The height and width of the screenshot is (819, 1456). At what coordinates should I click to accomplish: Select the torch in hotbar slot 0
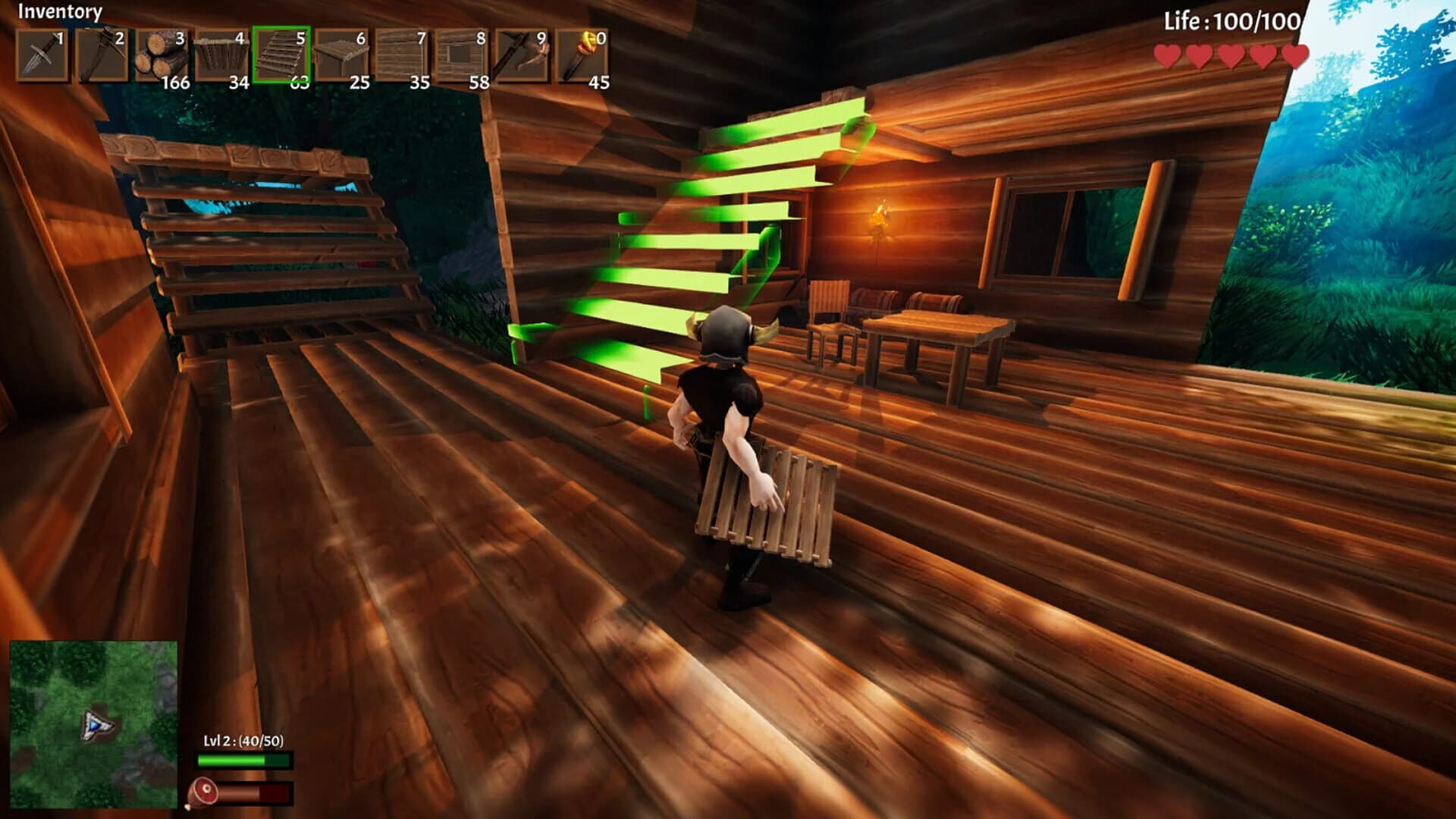[x=582, y=53]
